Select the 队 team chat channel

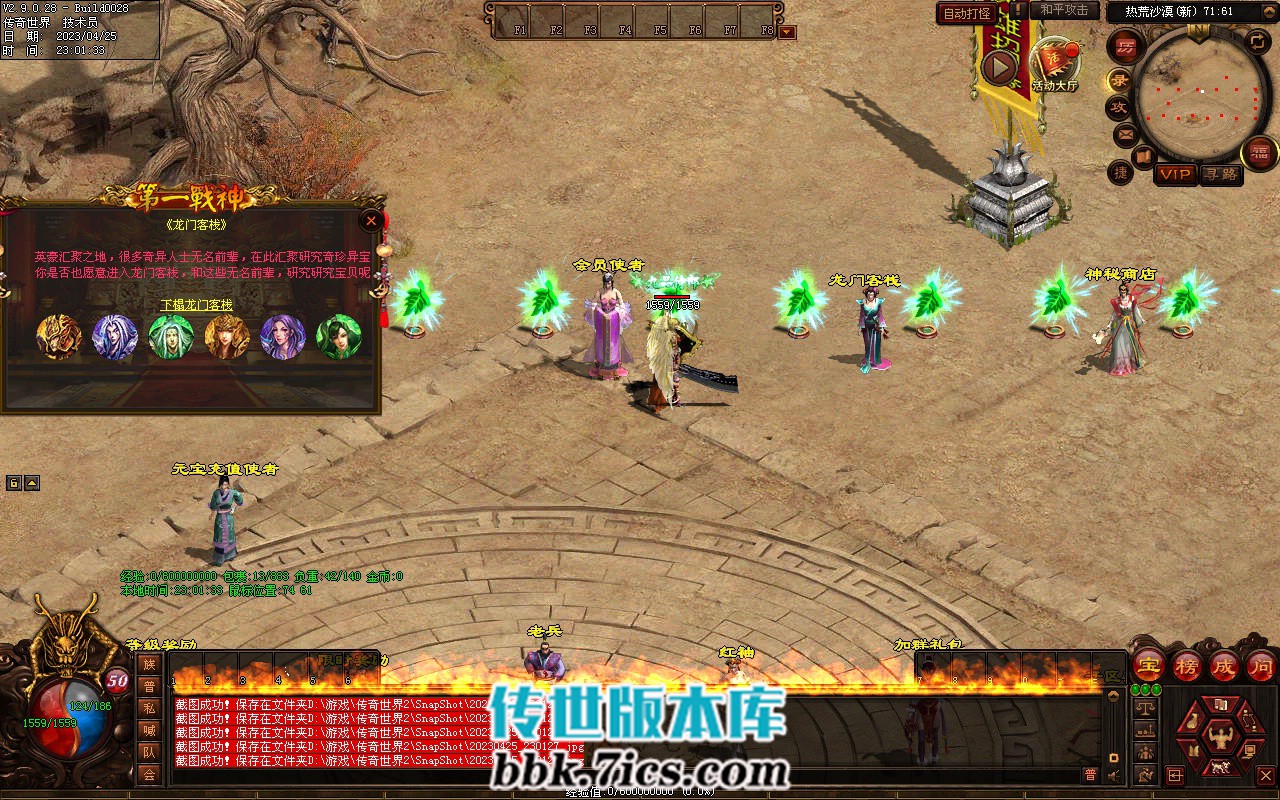tap(149, 752)
